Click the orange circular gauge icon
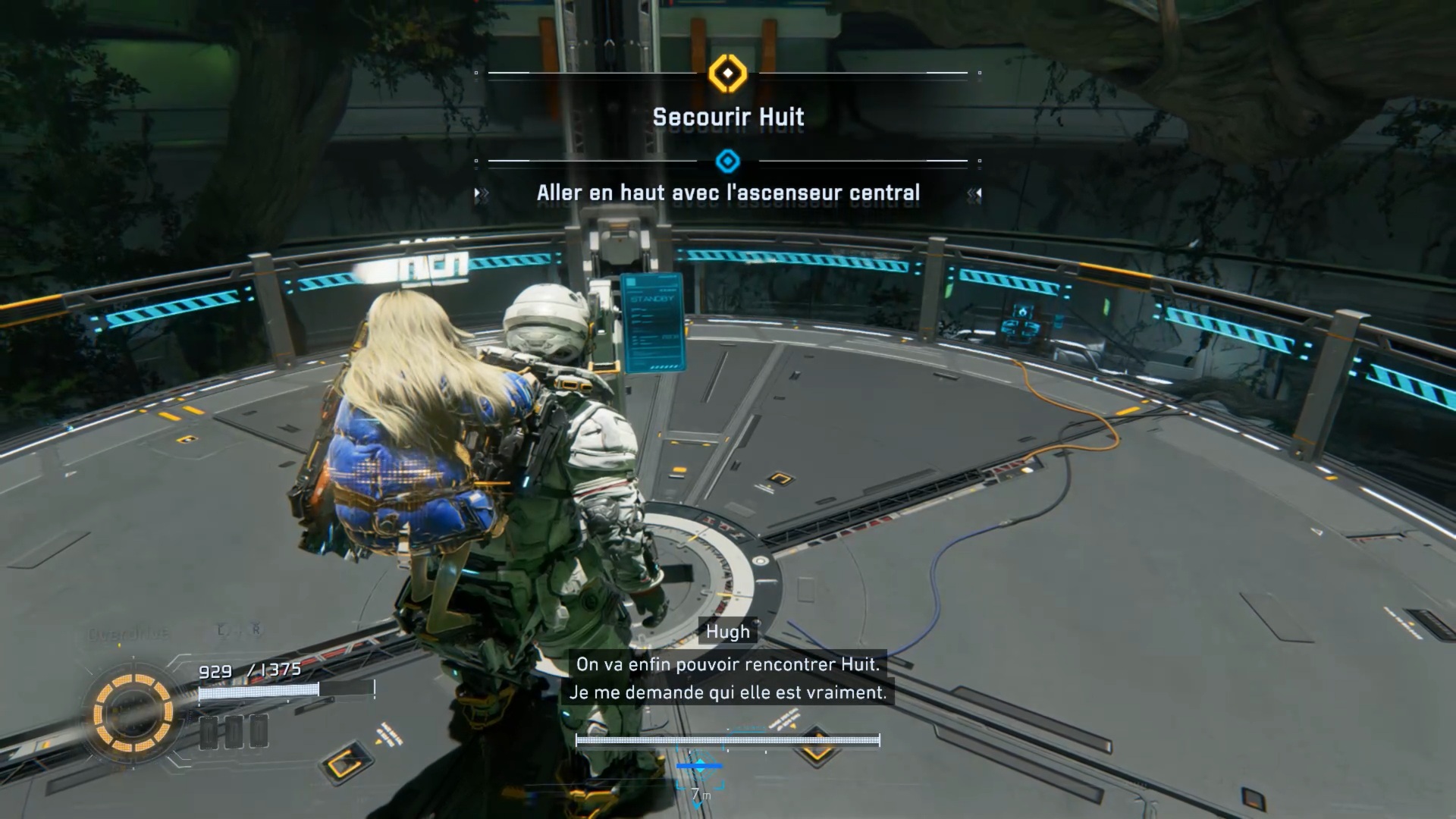This screenshot has height=819, width=1456. pos(133,713)
